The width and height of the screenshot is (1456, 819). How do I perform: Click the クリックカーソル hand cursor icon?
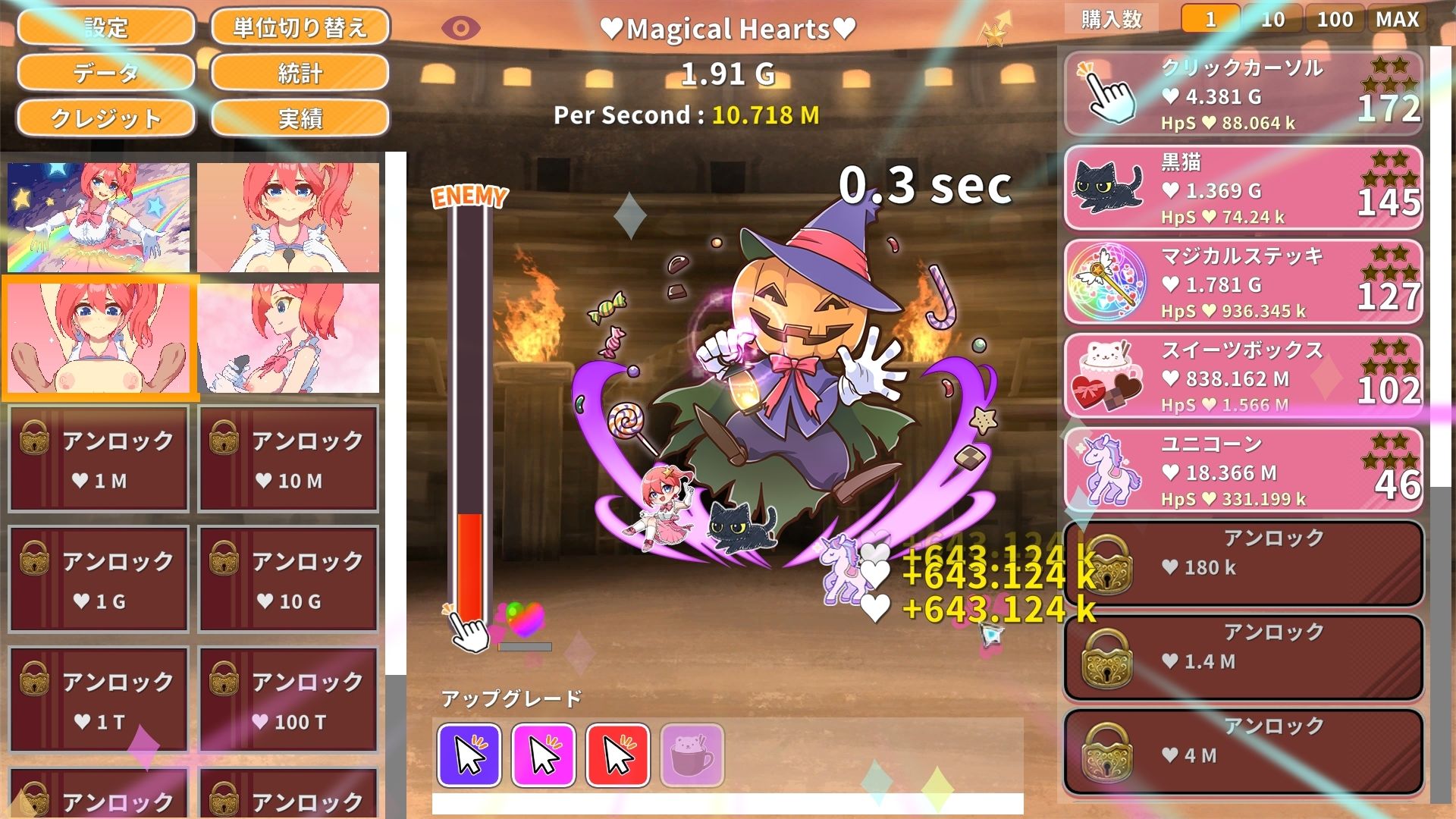tap(1107, 91)
